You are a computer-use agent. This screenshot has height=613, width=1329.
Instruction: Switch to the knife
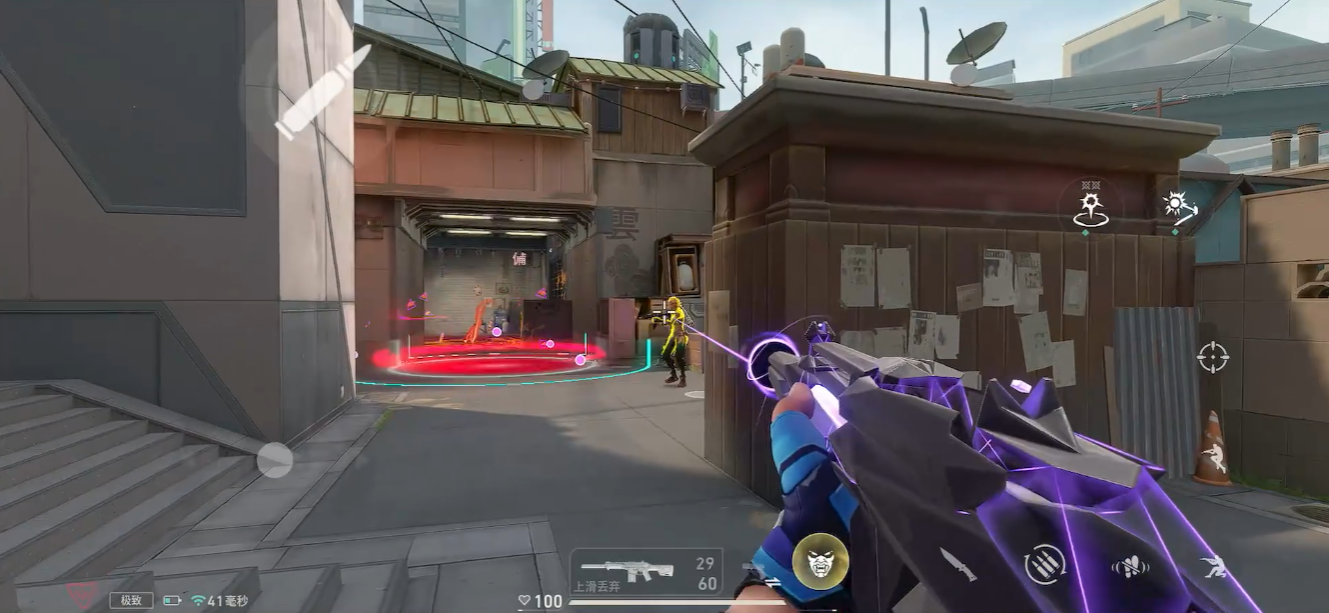coord(957,564)
